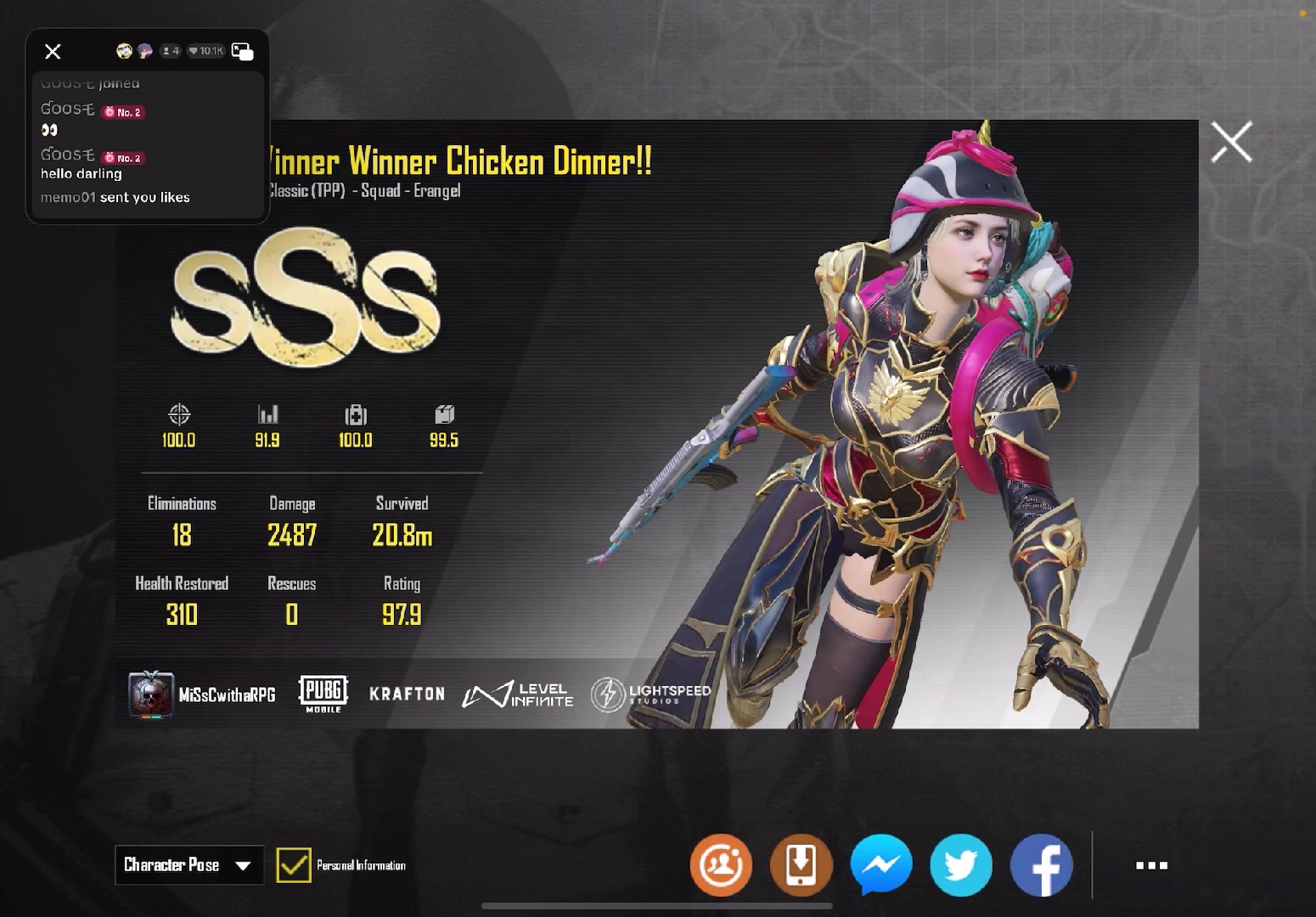Close the match result share card
1316x917 pixels.
(1231, 142)
